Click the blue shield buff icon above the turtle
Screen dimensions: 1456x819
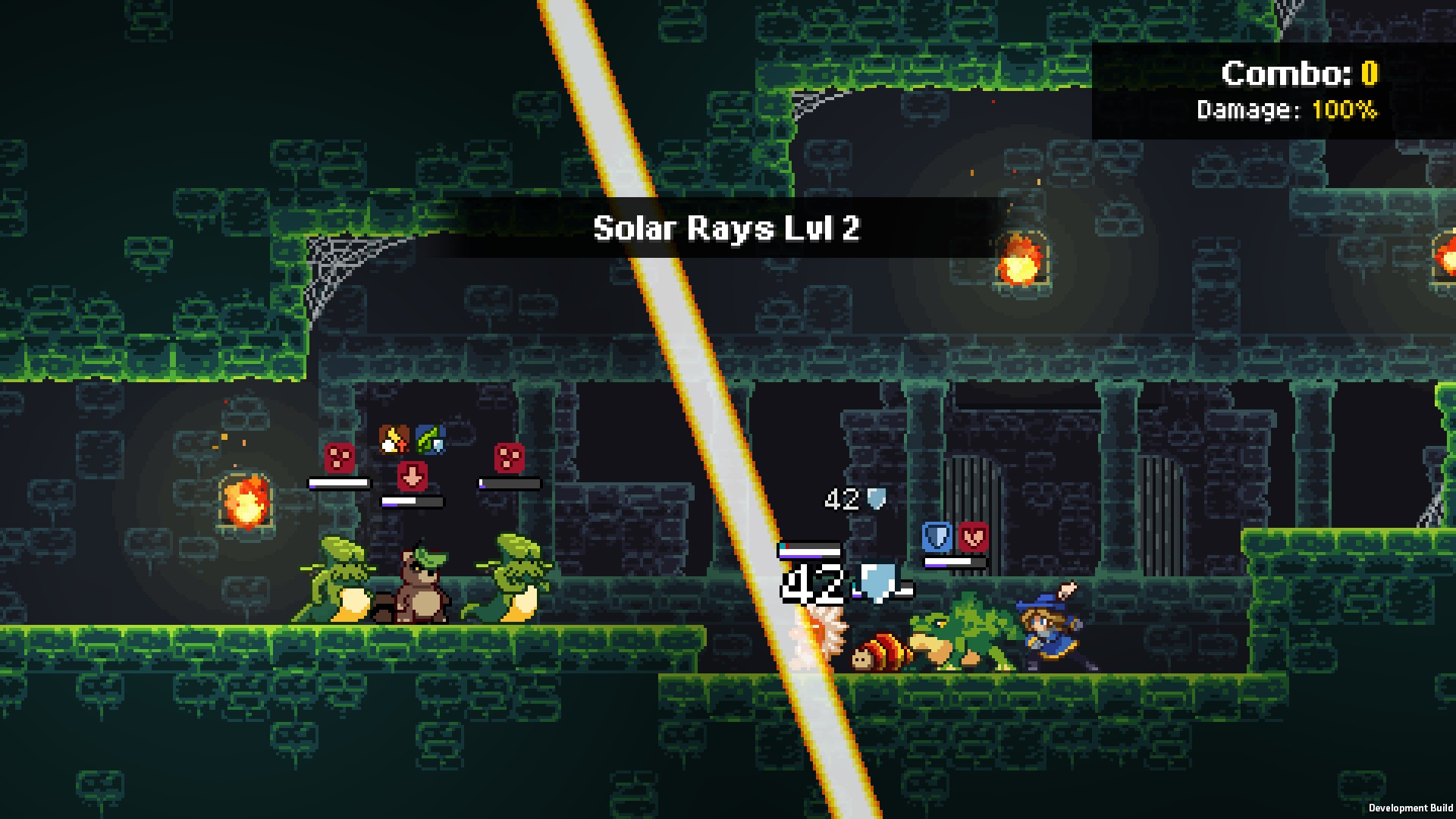click(x=937, y=535)
